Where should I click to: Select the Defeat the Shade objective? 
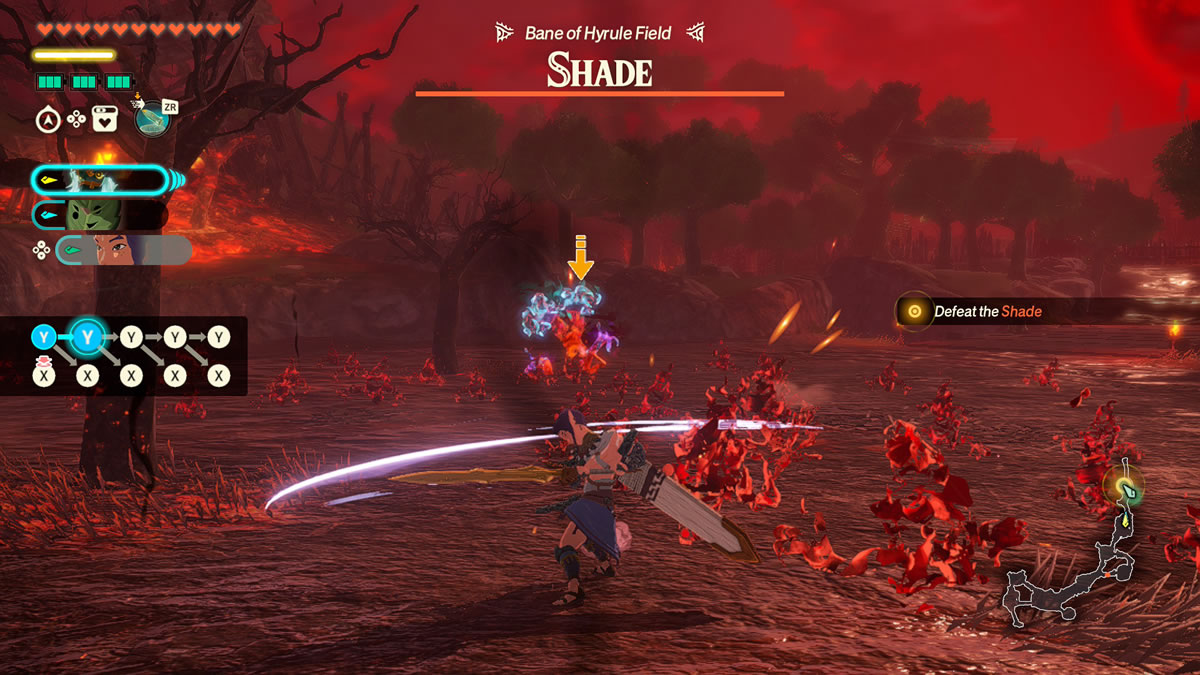(987, 312)
